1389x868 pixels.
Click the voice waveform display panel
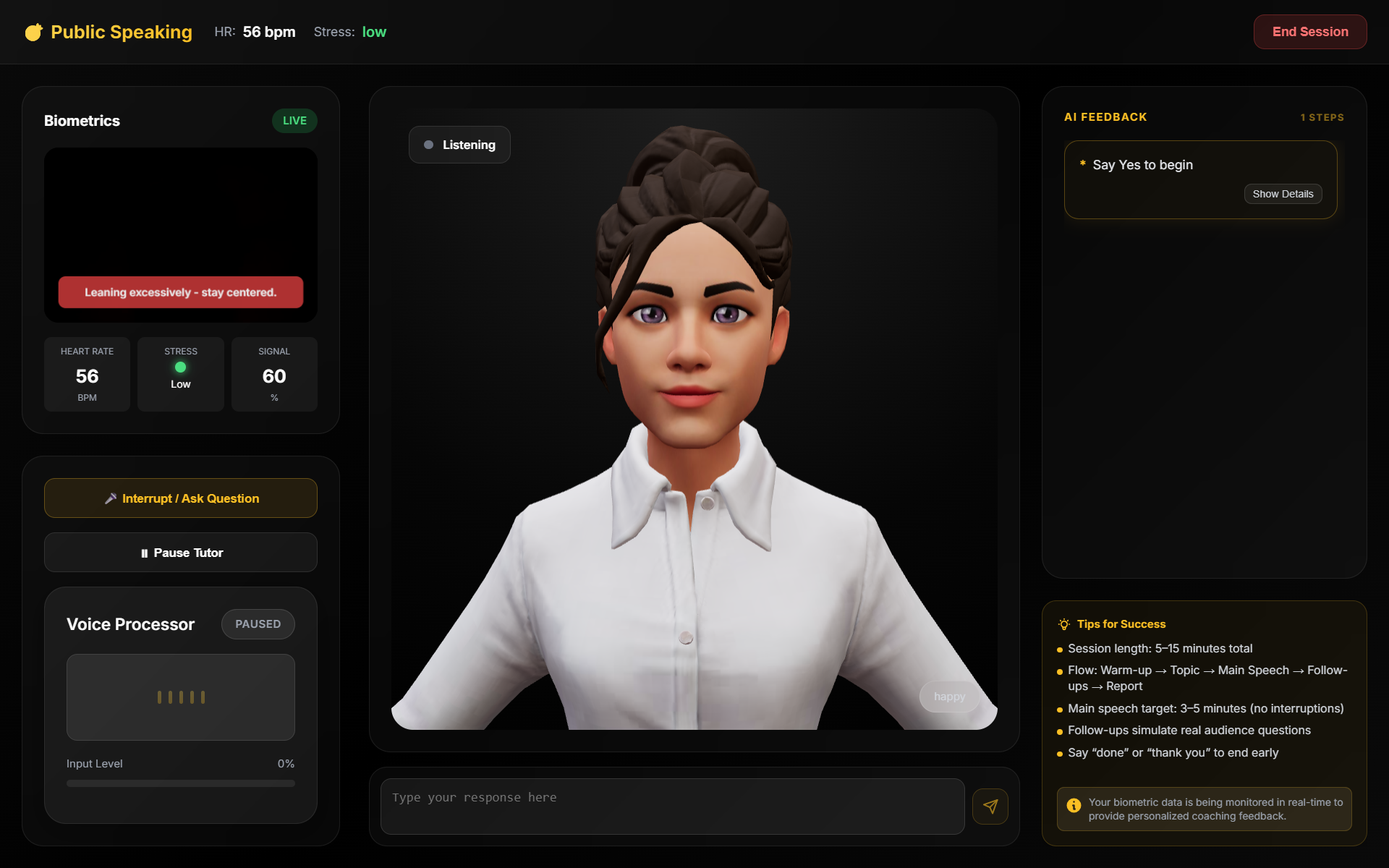pyautogui.click(x=181, y=697)
